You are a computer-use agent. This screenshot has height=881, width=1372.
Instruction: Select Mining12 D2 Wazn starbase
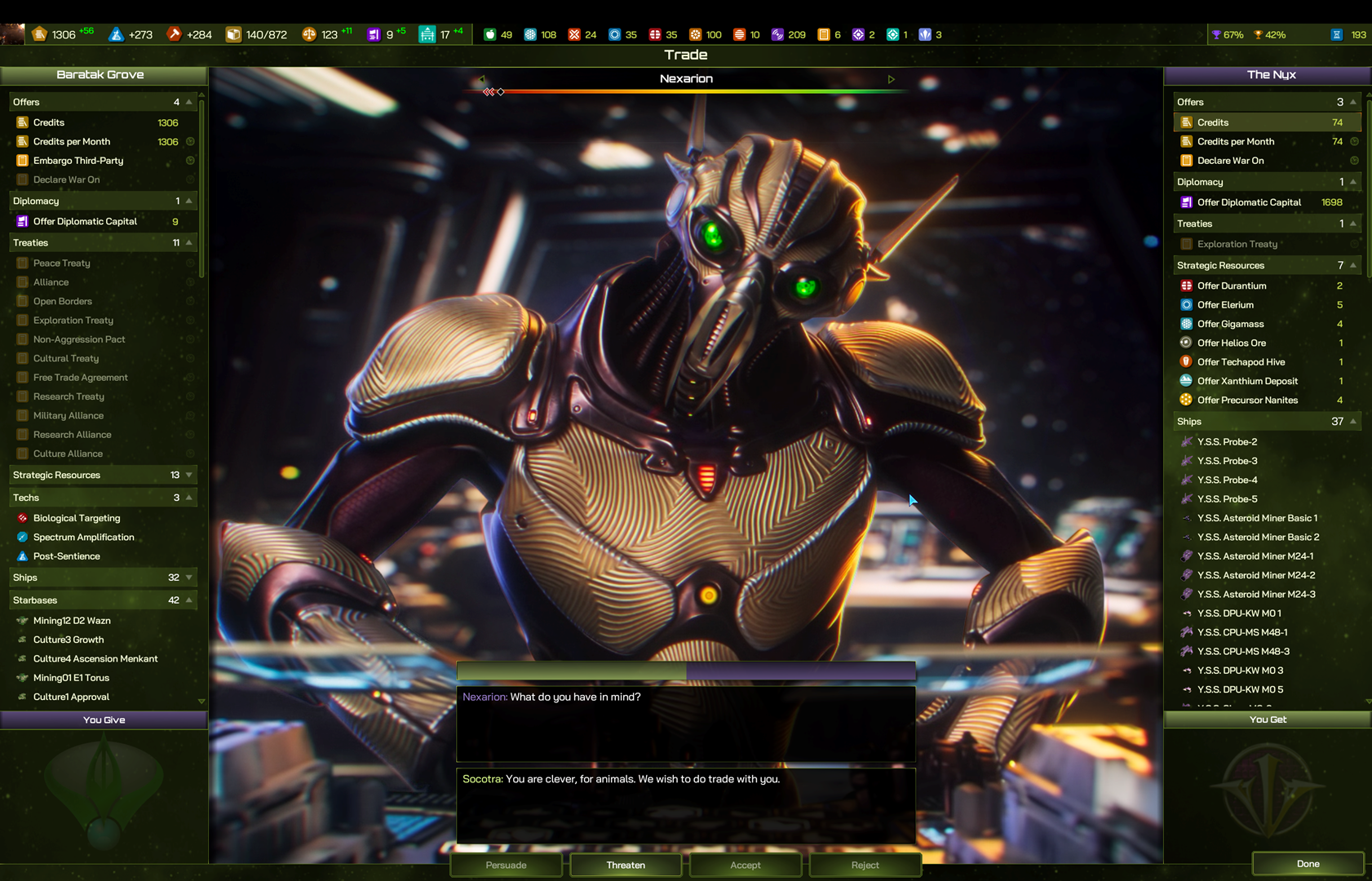pyautogui.click(x=72, y=621)
